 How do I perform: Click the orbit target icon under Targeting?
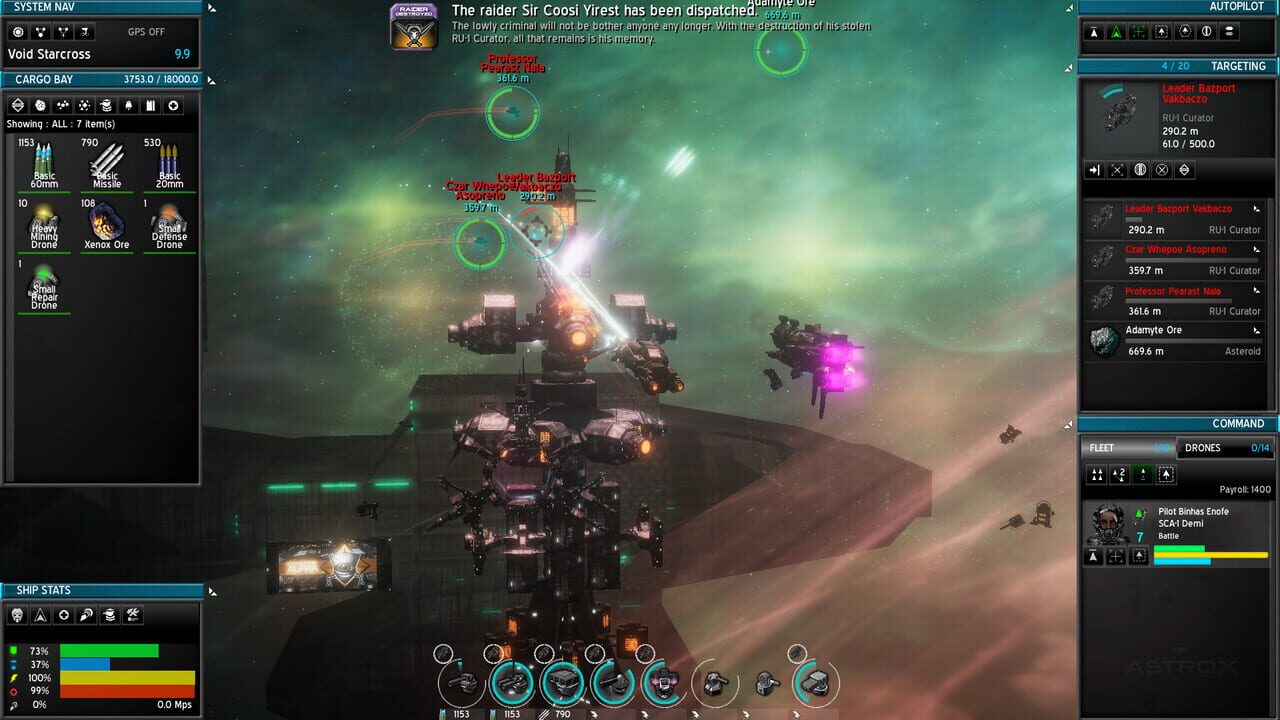[1140, 170]
